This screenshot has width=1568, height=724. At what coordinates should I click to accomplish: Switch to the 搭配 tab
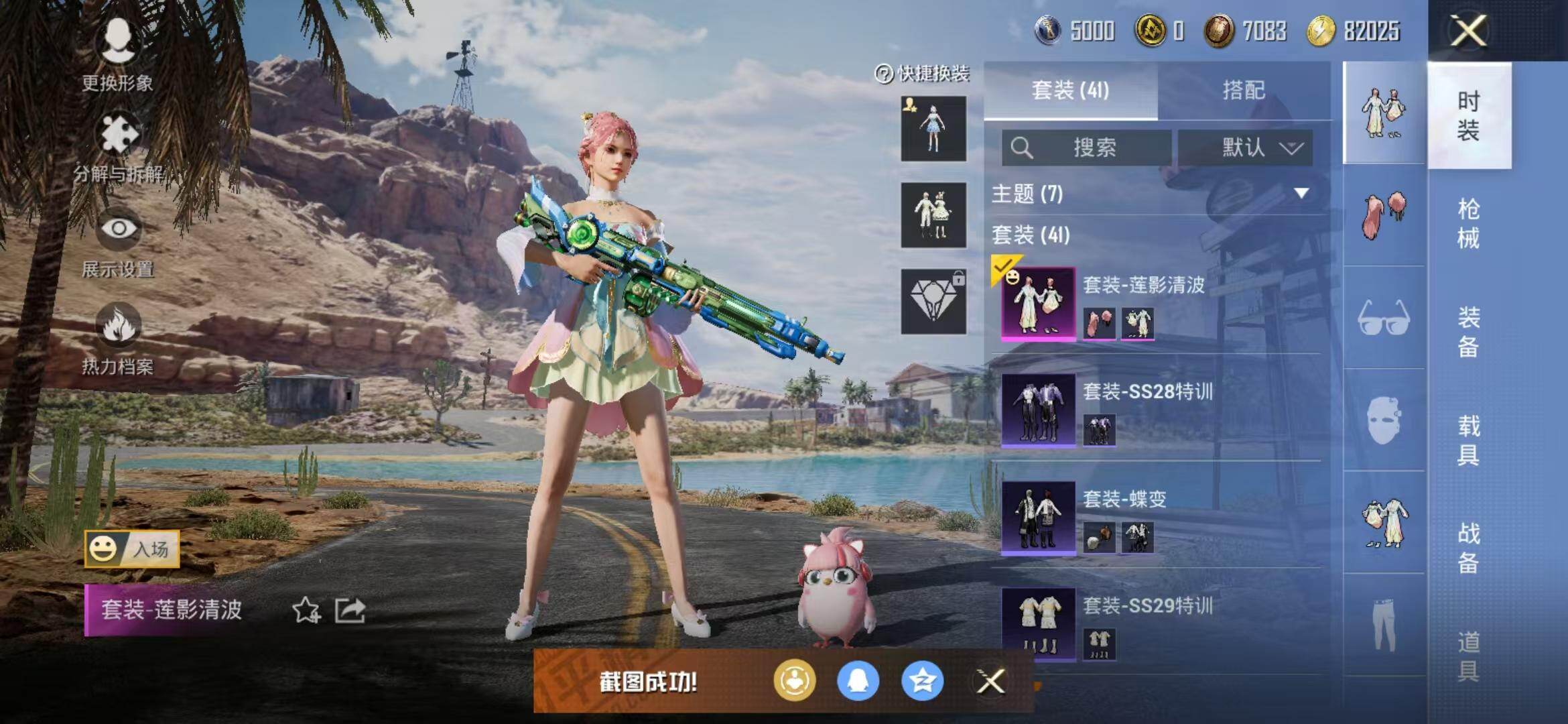coord(1244,90)
